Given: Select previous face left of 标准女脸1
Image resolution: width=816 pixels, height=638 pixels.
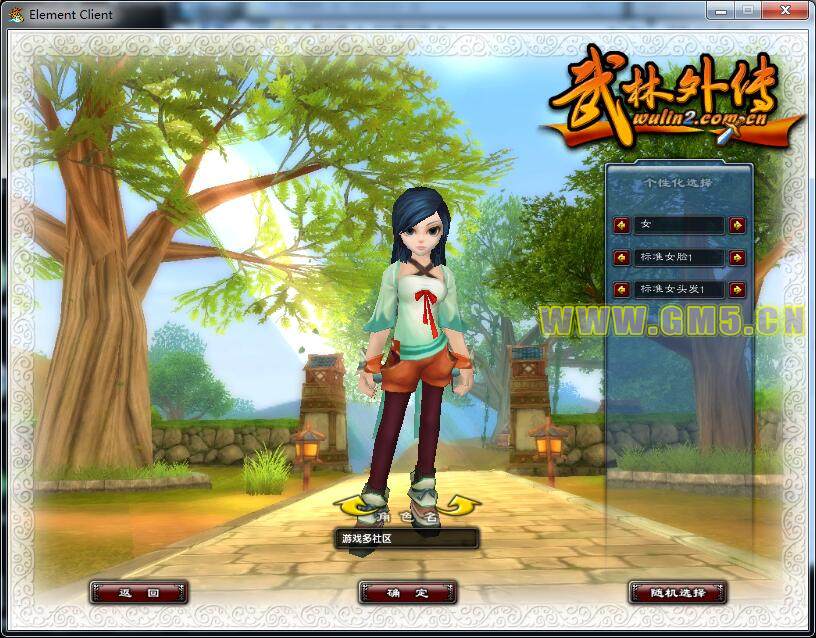Looking at the screenshot, I should click(x=621, y=258).
